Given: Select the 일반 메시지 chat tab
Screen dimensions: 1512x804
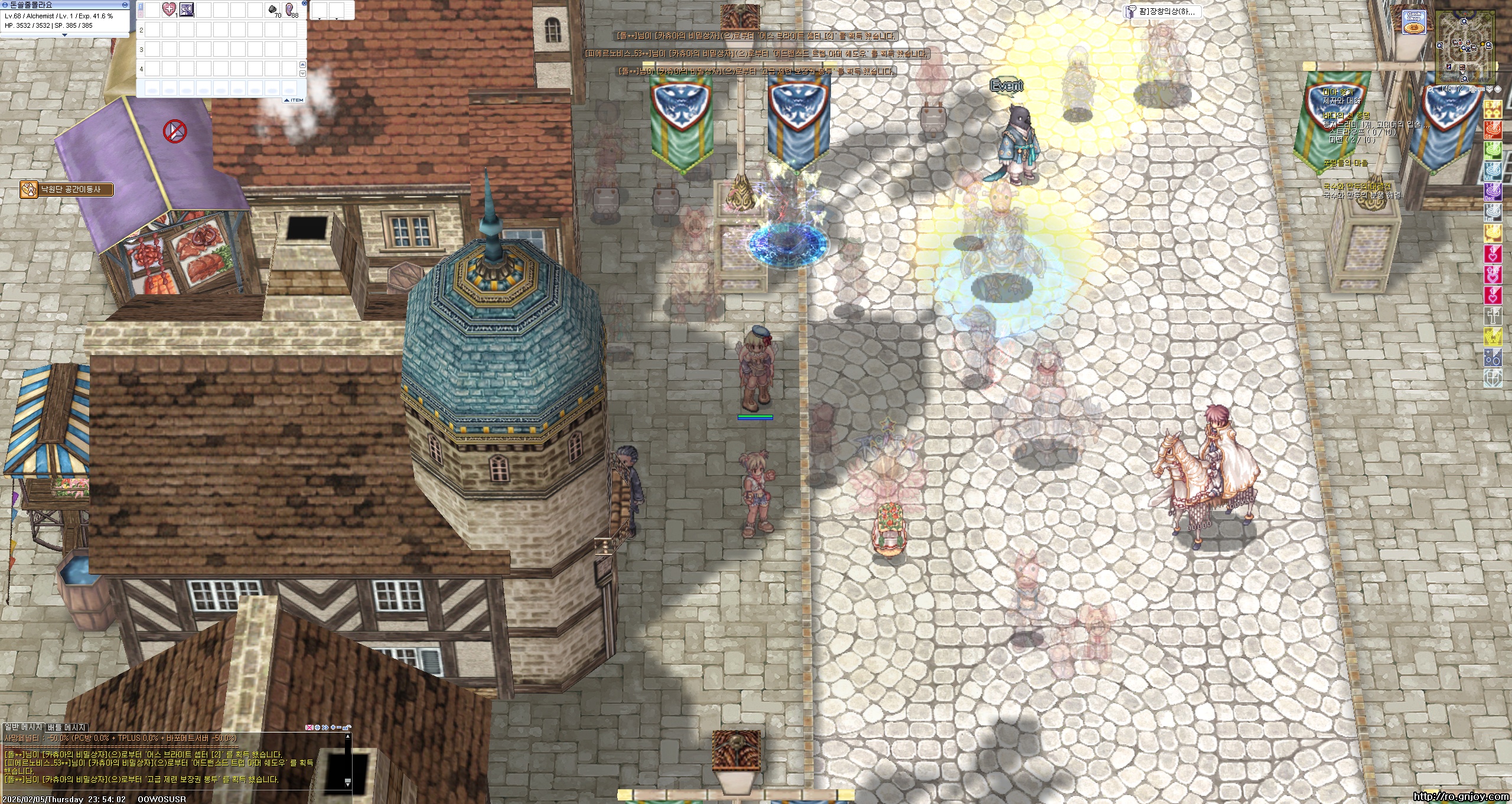Looking at the screenshot, I should pos(23,727).
